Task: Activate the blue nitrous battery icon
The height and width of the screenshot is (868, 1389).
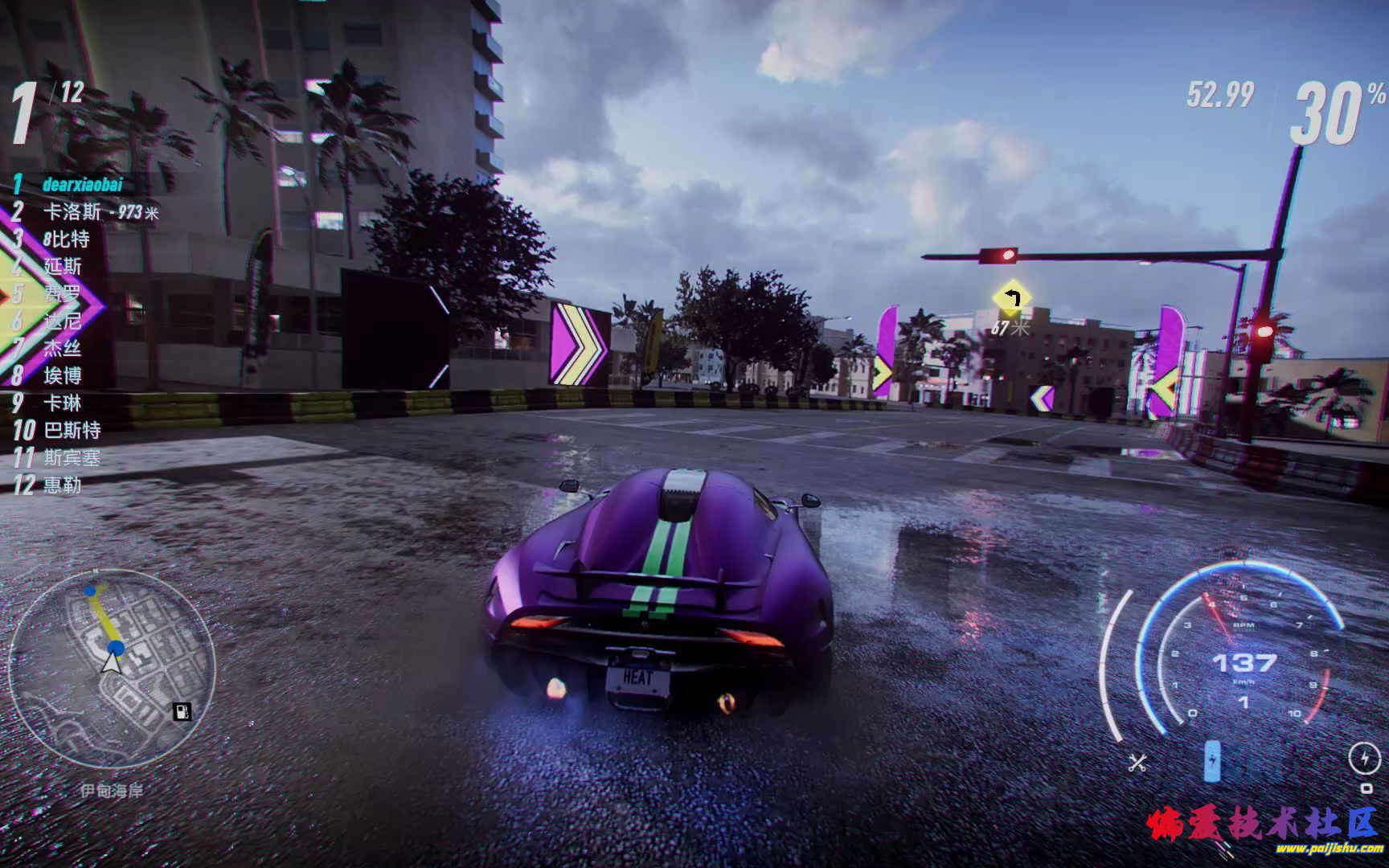Action: tap(1212, 761)
